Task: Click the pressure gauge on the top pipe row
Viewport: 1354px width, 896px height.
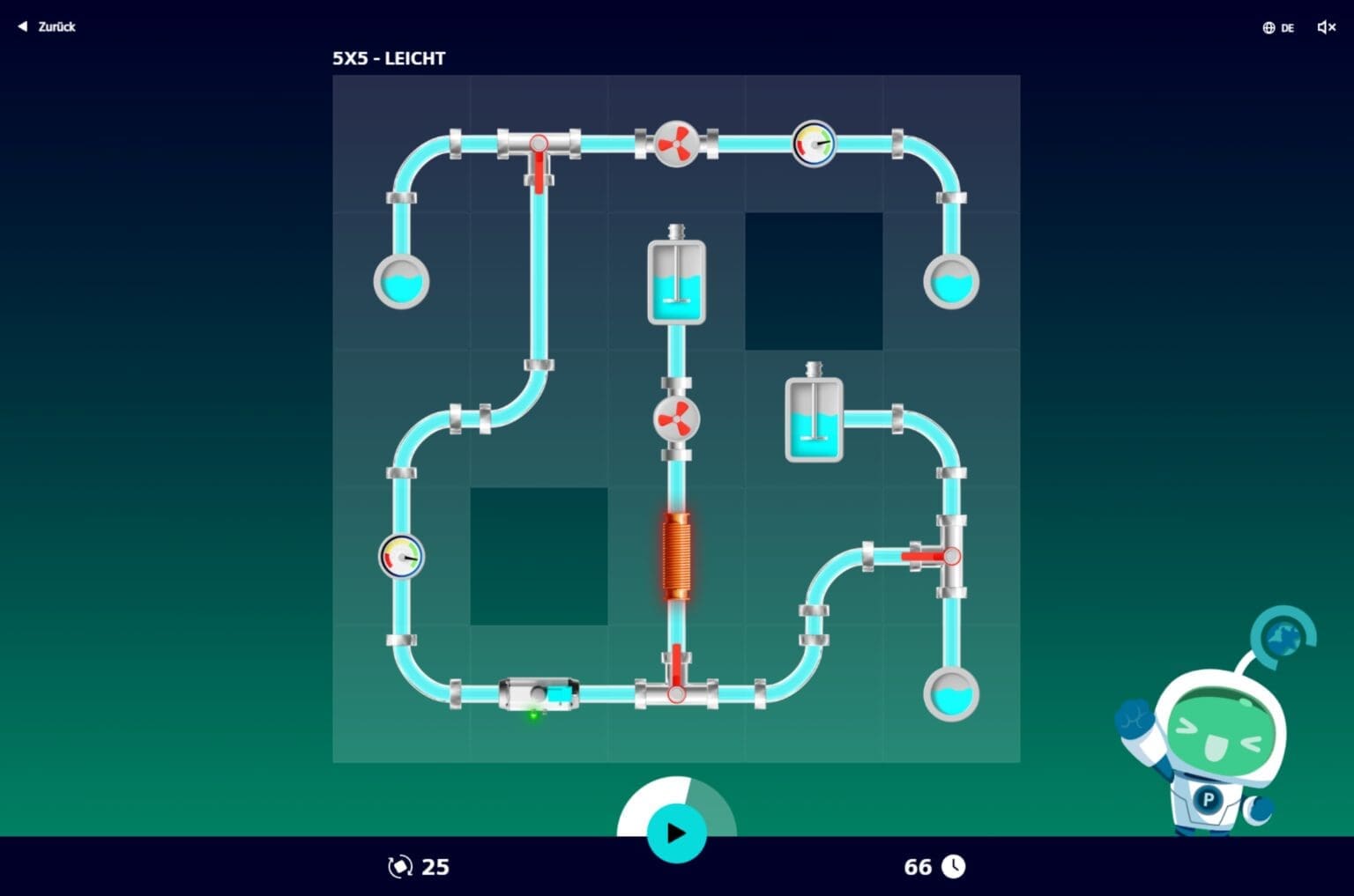Action: [x=813, y=144]
